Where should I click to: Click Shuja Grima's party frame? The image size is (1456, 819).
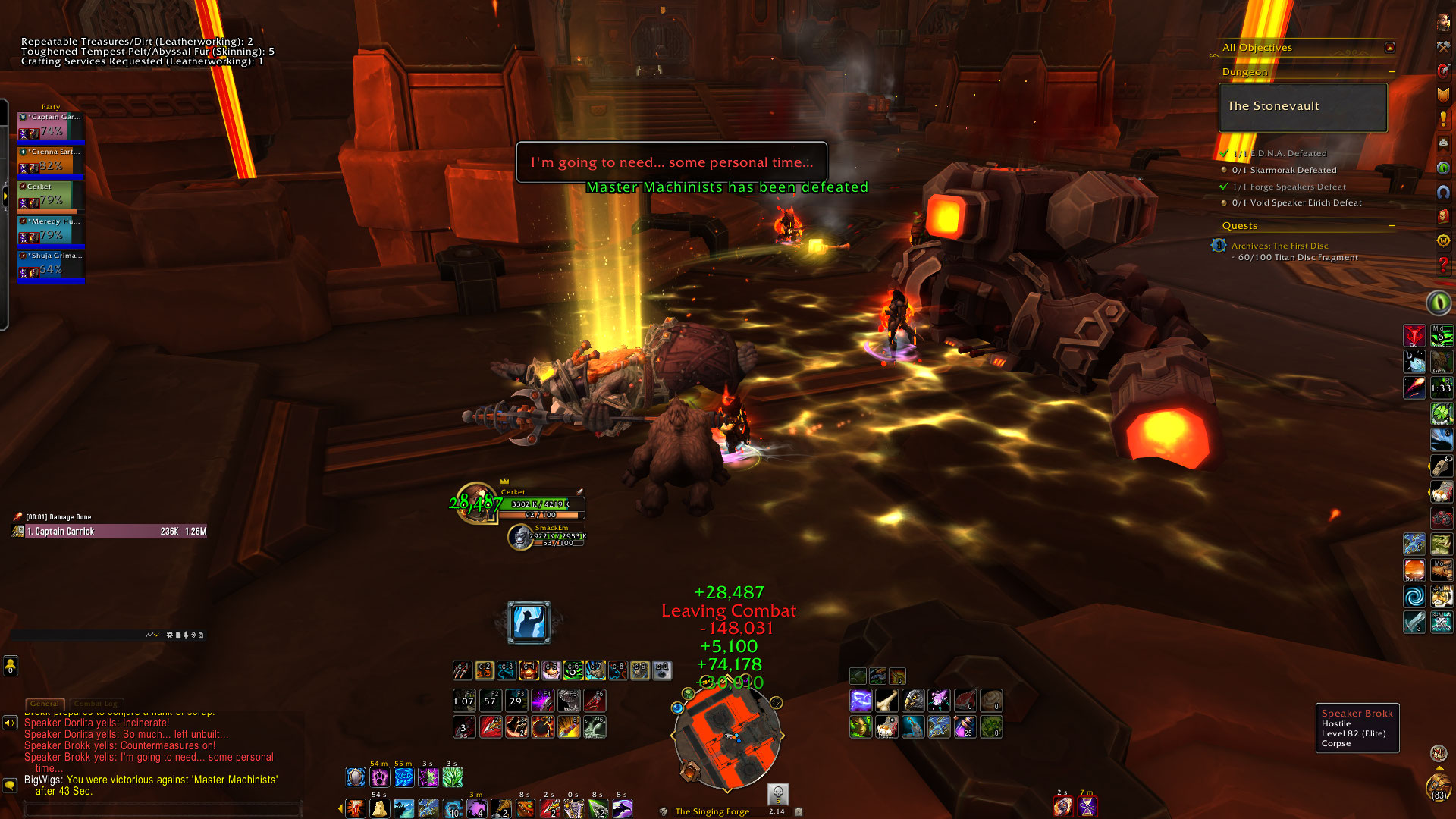pyautogui.click(x=51, y=265)
